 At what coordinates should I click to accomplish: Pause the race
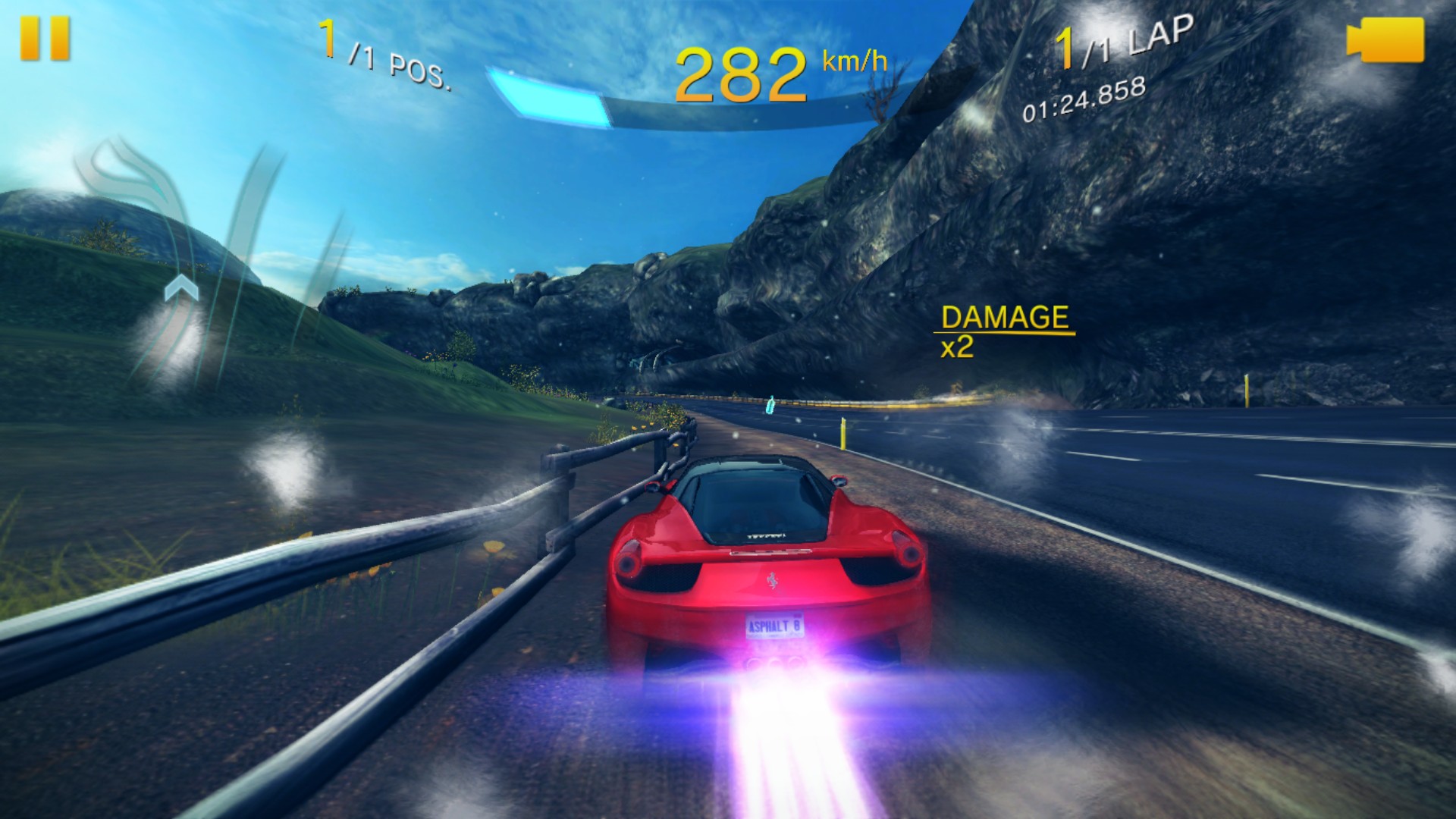45,39
